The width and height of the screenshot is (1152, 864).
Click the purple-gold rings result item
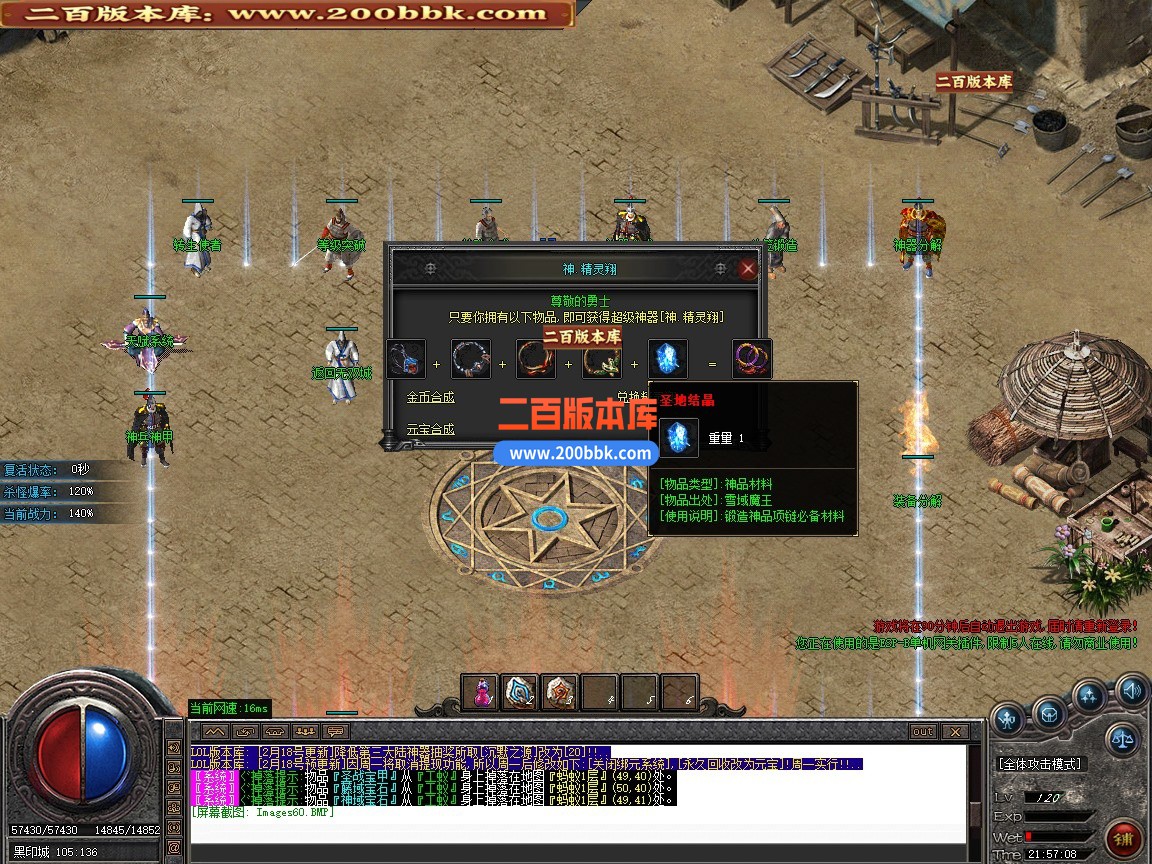tap(752, 360)
